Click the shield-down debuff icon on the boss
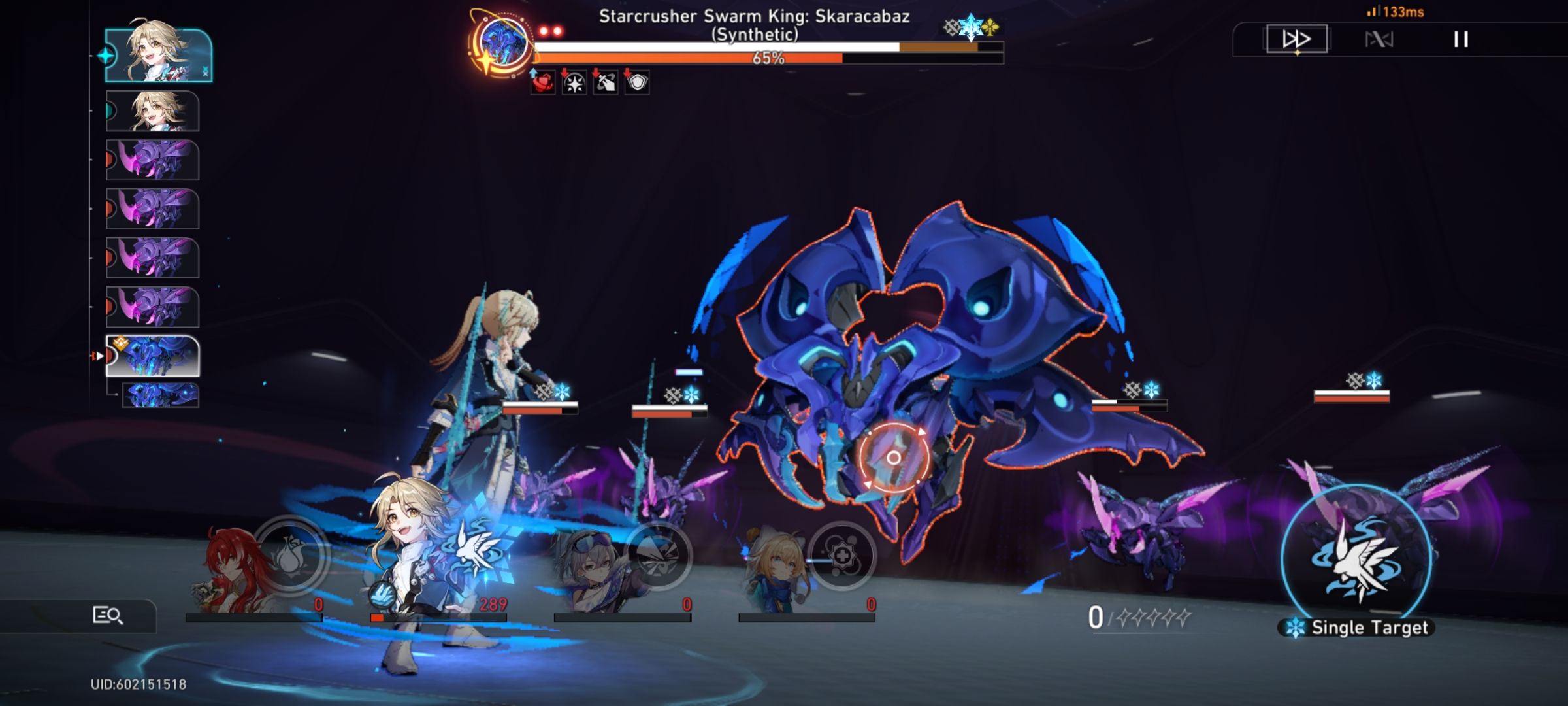Screen dimensions: 1568x706 pos(638,83)
